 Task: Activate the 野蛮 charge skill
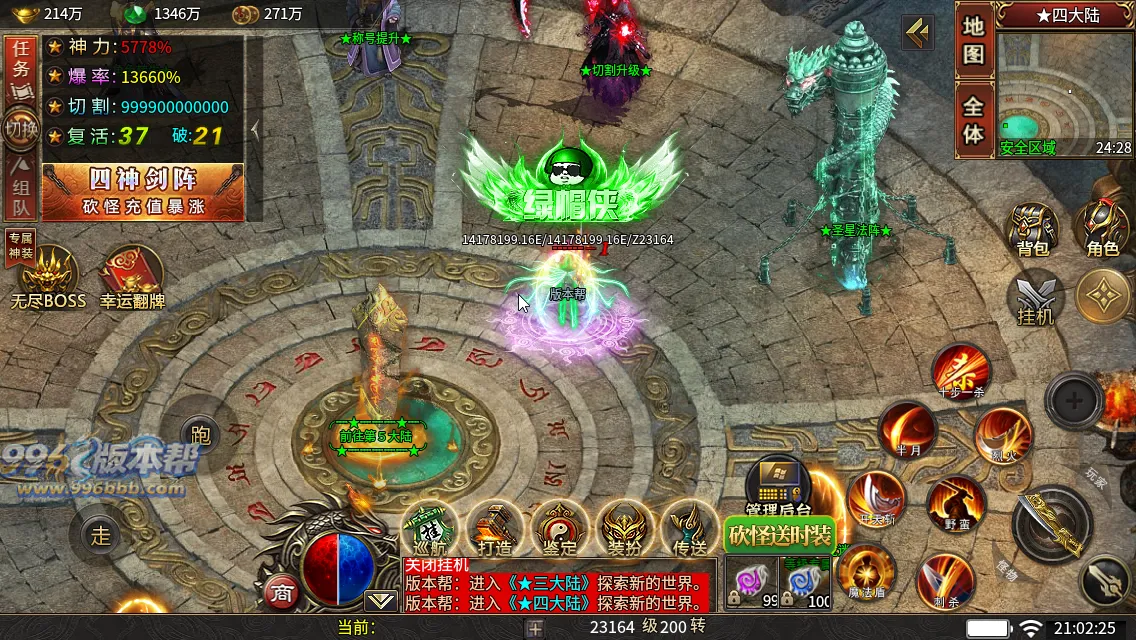click(955, 503)
